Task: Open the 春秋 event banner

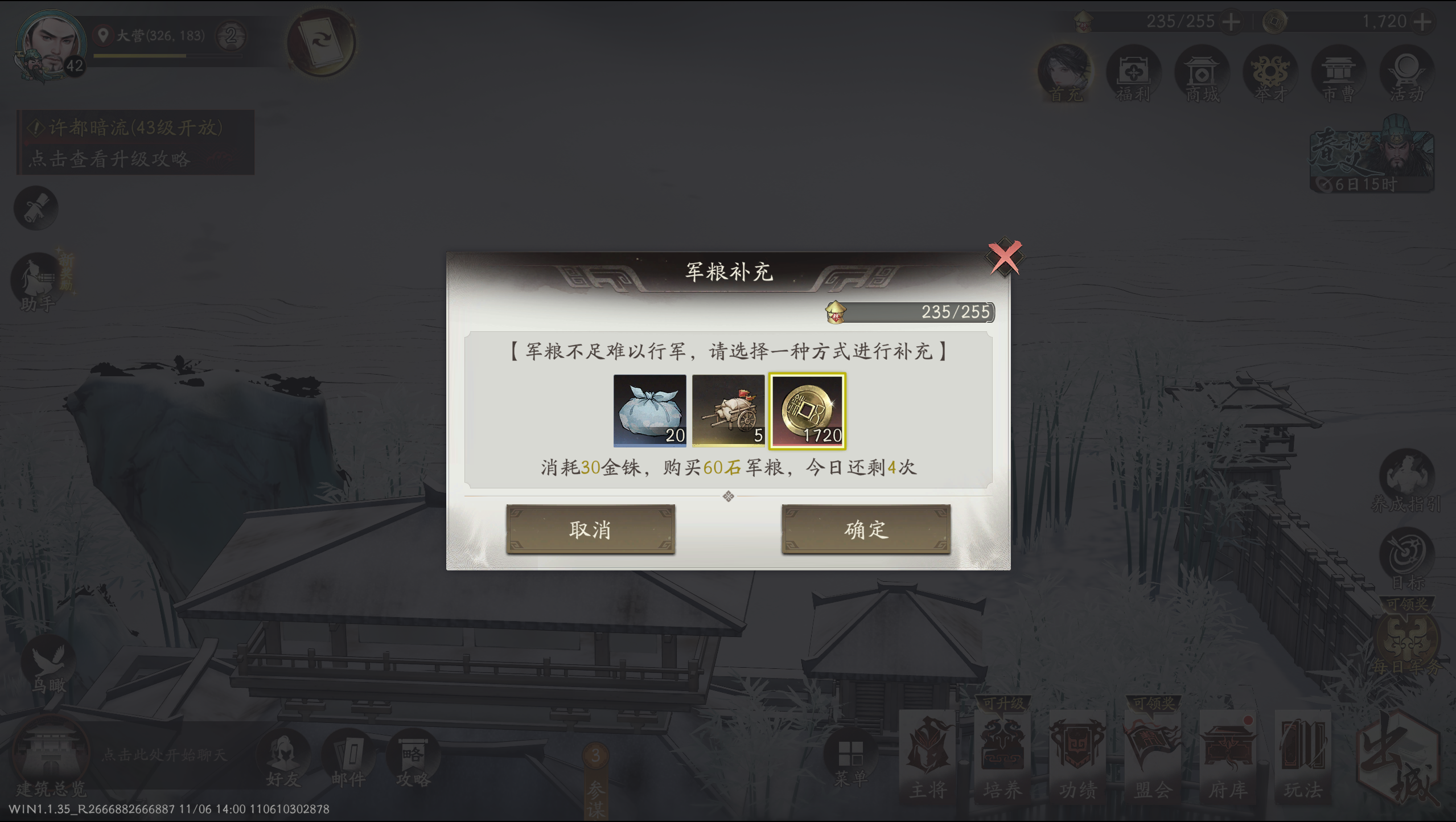Action: pyautogui.click(x=1371, y=154)
